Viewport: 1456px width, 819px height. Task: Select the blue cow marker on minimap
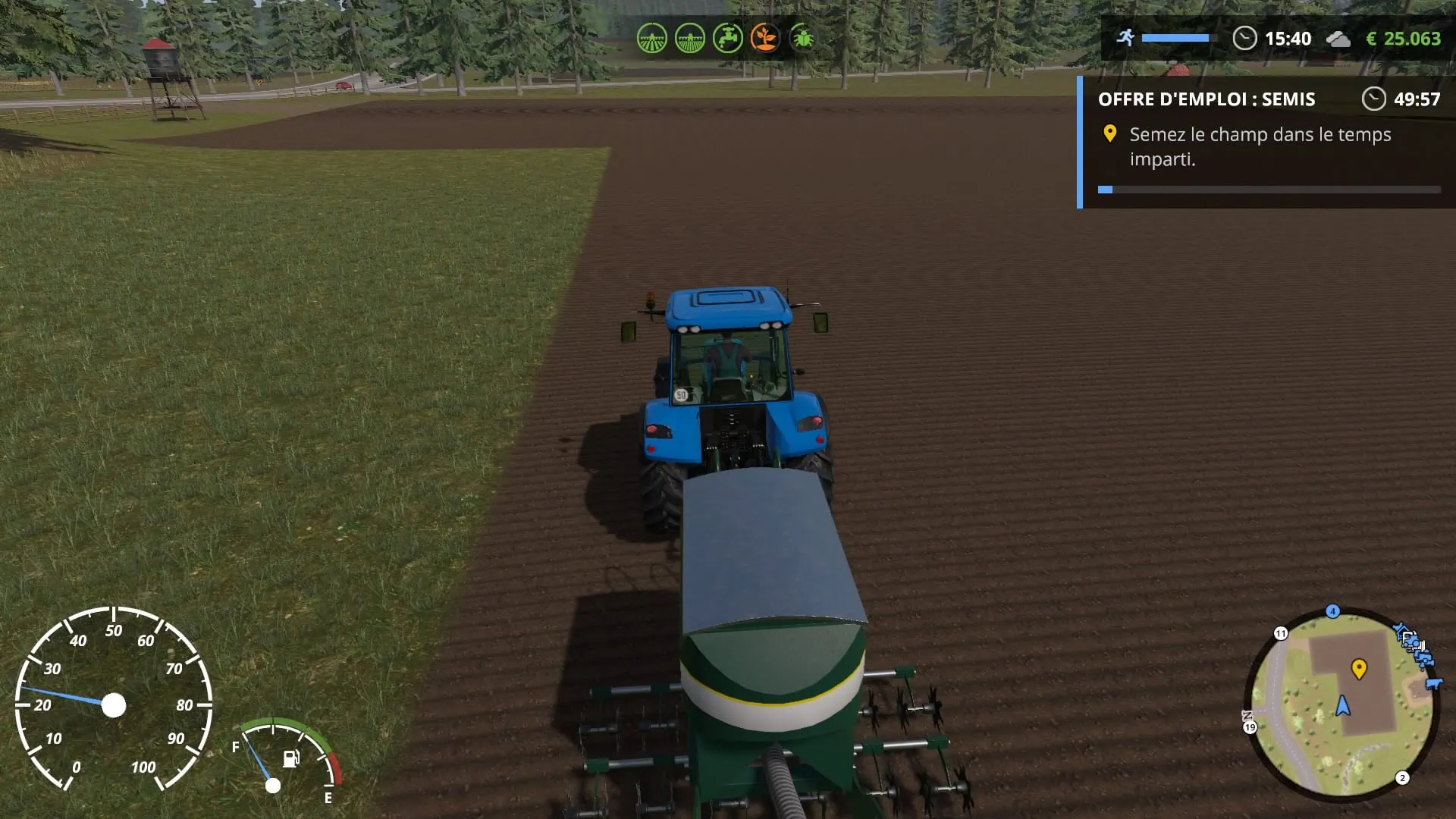point(1433,684)
